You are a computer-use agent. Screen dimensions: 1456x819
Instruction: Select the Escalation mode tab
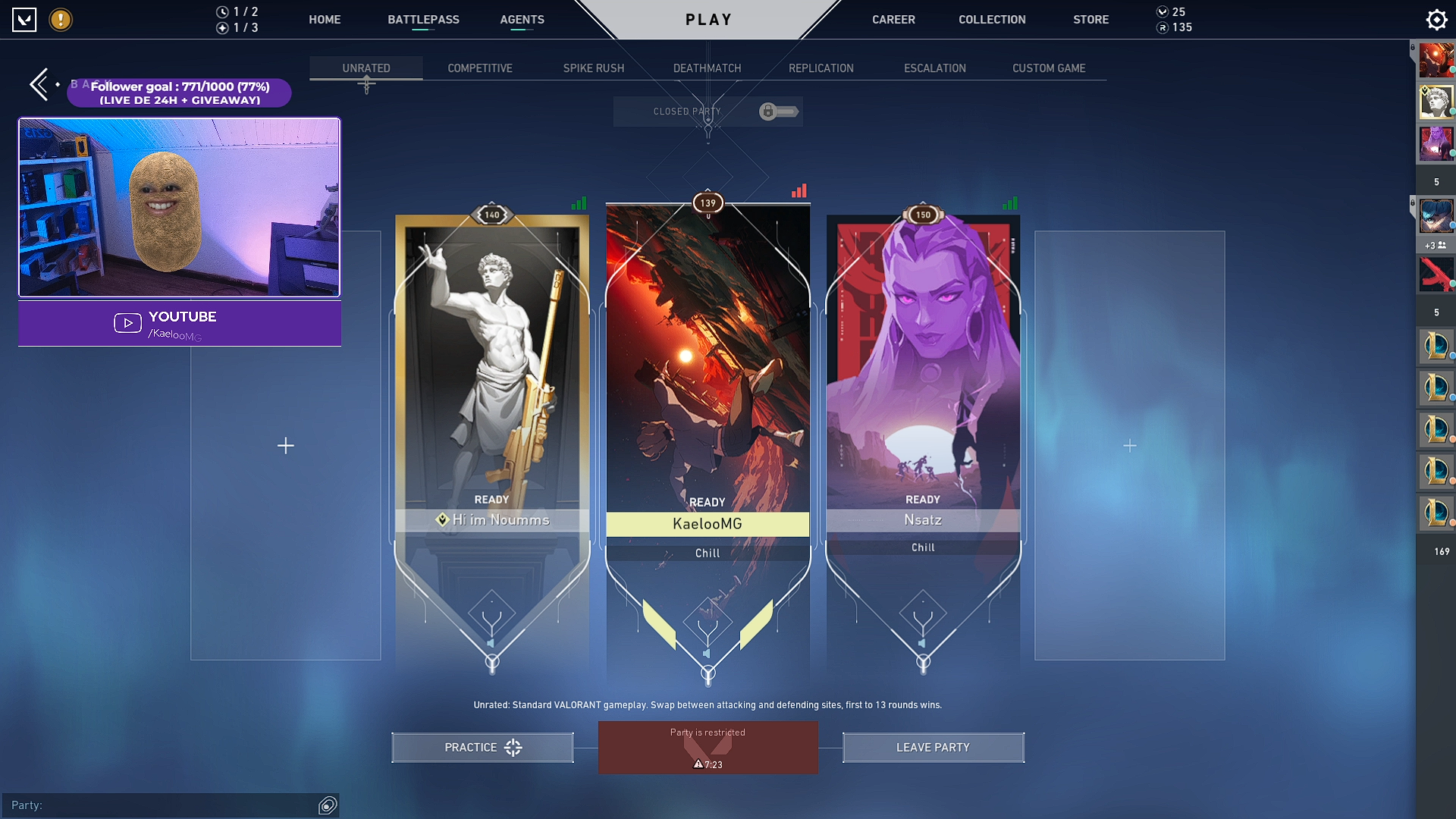click(934, 68)
